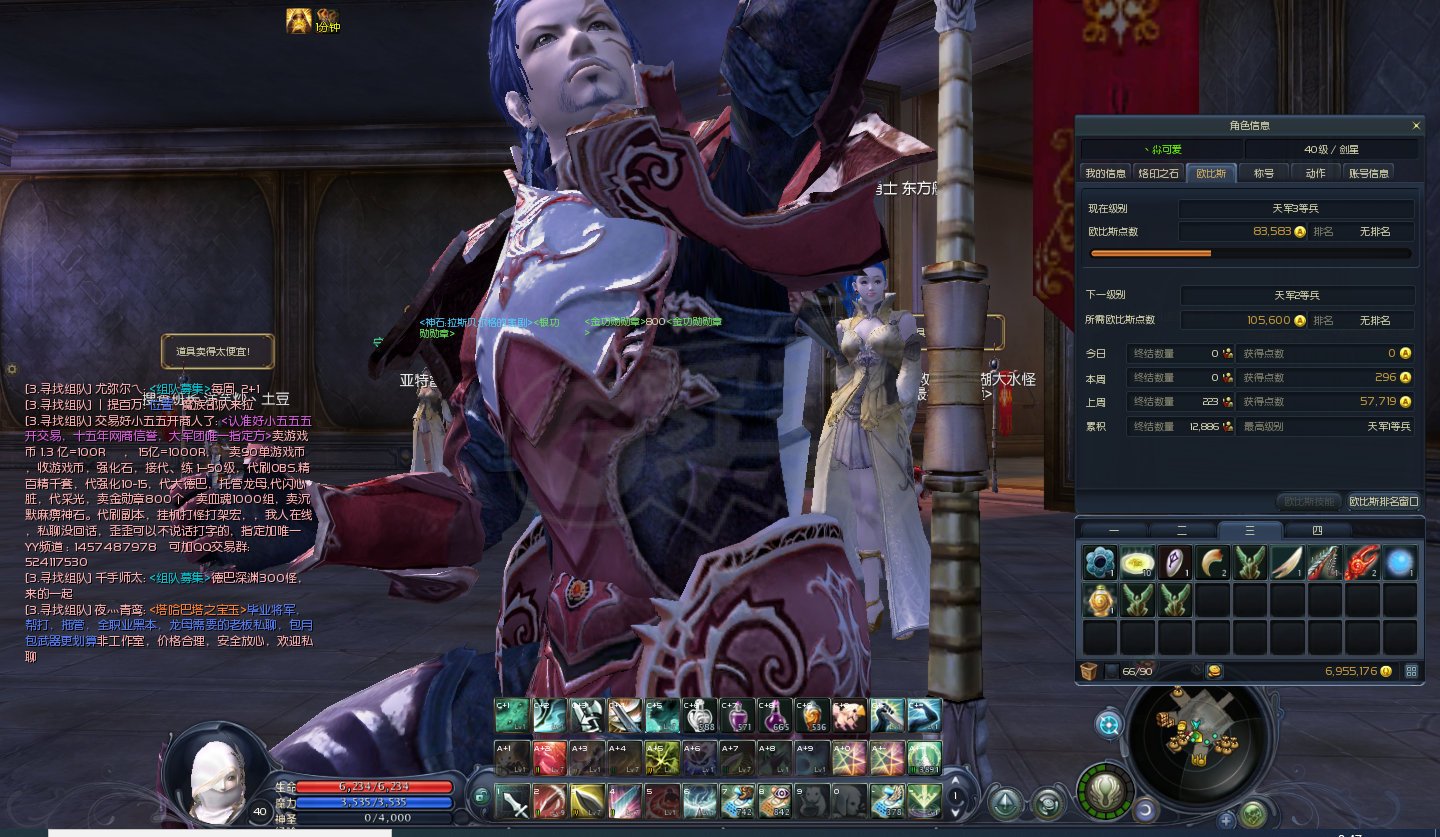This screenshot has width=1440, height=837.
Task: Switch to the 我的信息 tab
Action: coord(1106,173)
